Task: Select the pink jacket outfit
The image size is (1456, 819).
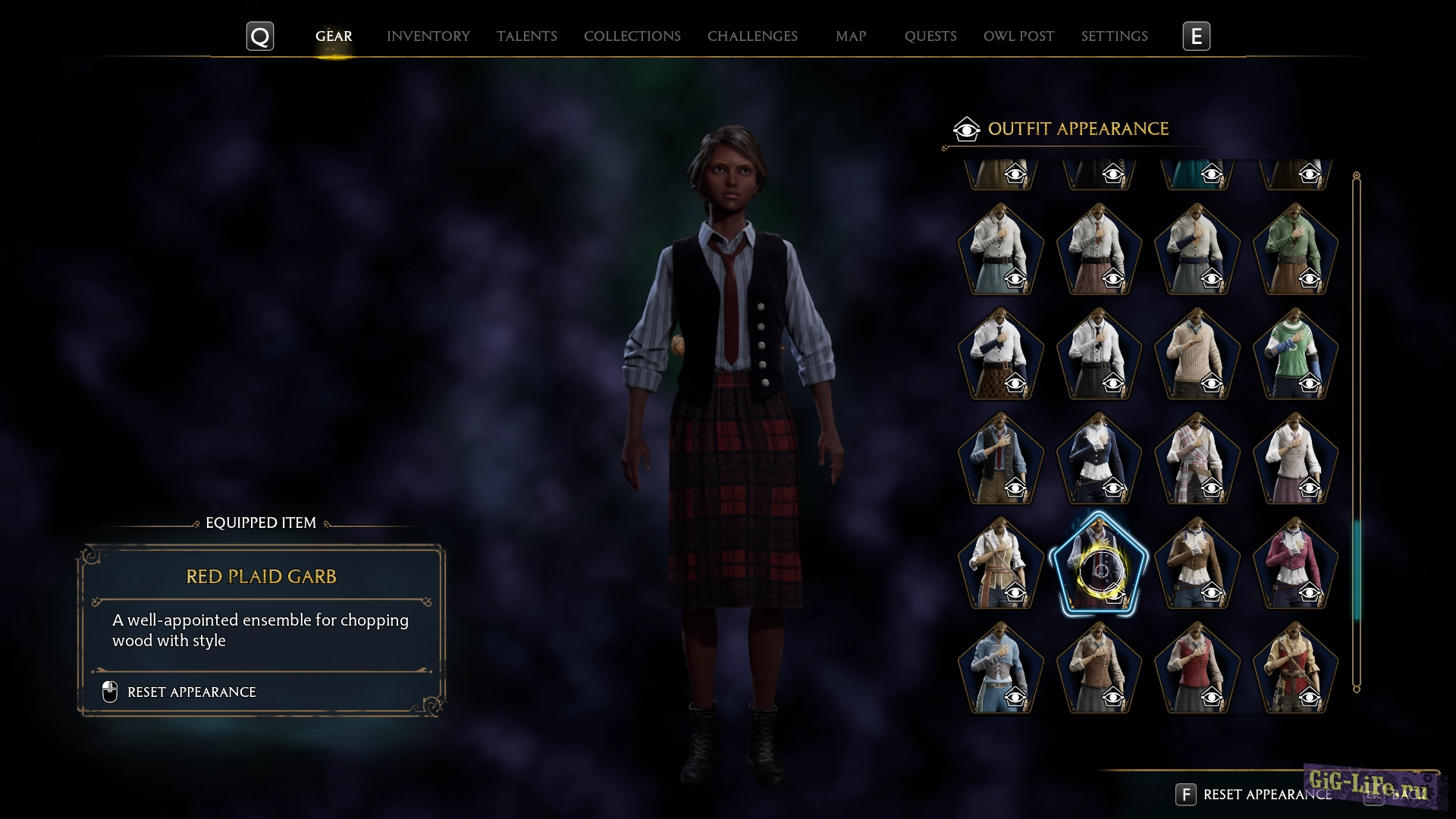Action: (1295, 563)
